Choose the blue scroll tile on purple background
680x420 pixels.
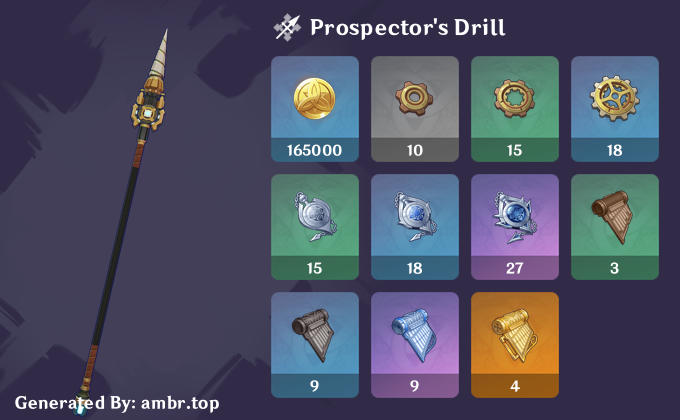(415, 344)
